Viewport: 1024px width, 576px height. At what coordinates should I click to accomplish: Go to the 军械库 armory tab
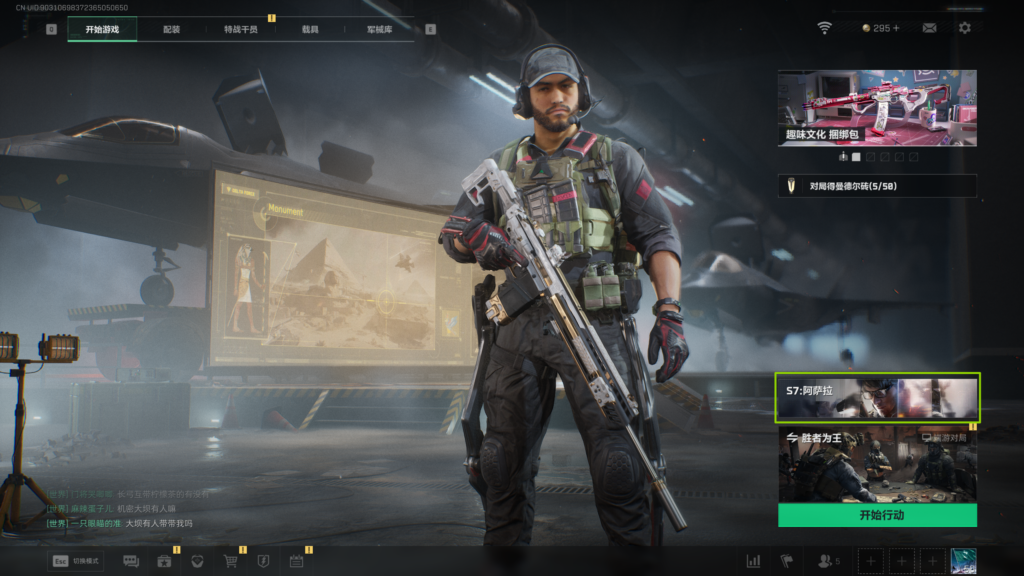[379, 29]
